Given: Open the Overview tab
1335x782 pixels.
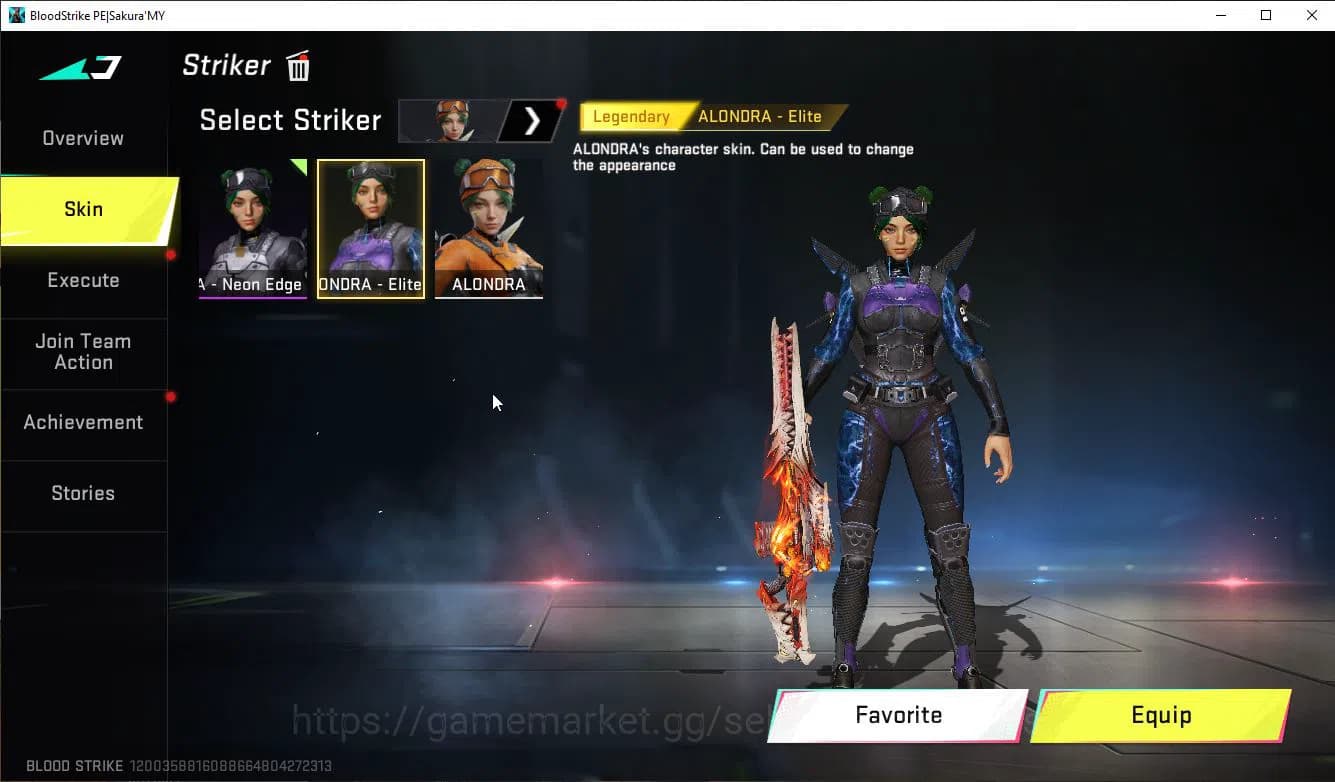Looking at the screenshot, I should (x=82, y=138).
